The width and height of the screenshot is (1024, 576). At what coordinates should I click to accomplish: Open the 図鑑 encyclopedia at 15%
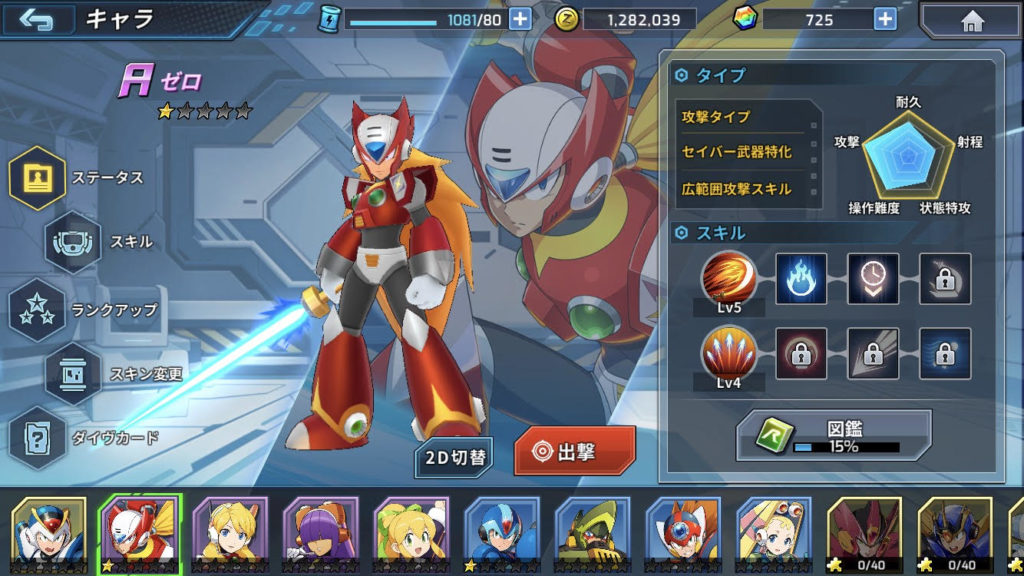coord(834,436)
